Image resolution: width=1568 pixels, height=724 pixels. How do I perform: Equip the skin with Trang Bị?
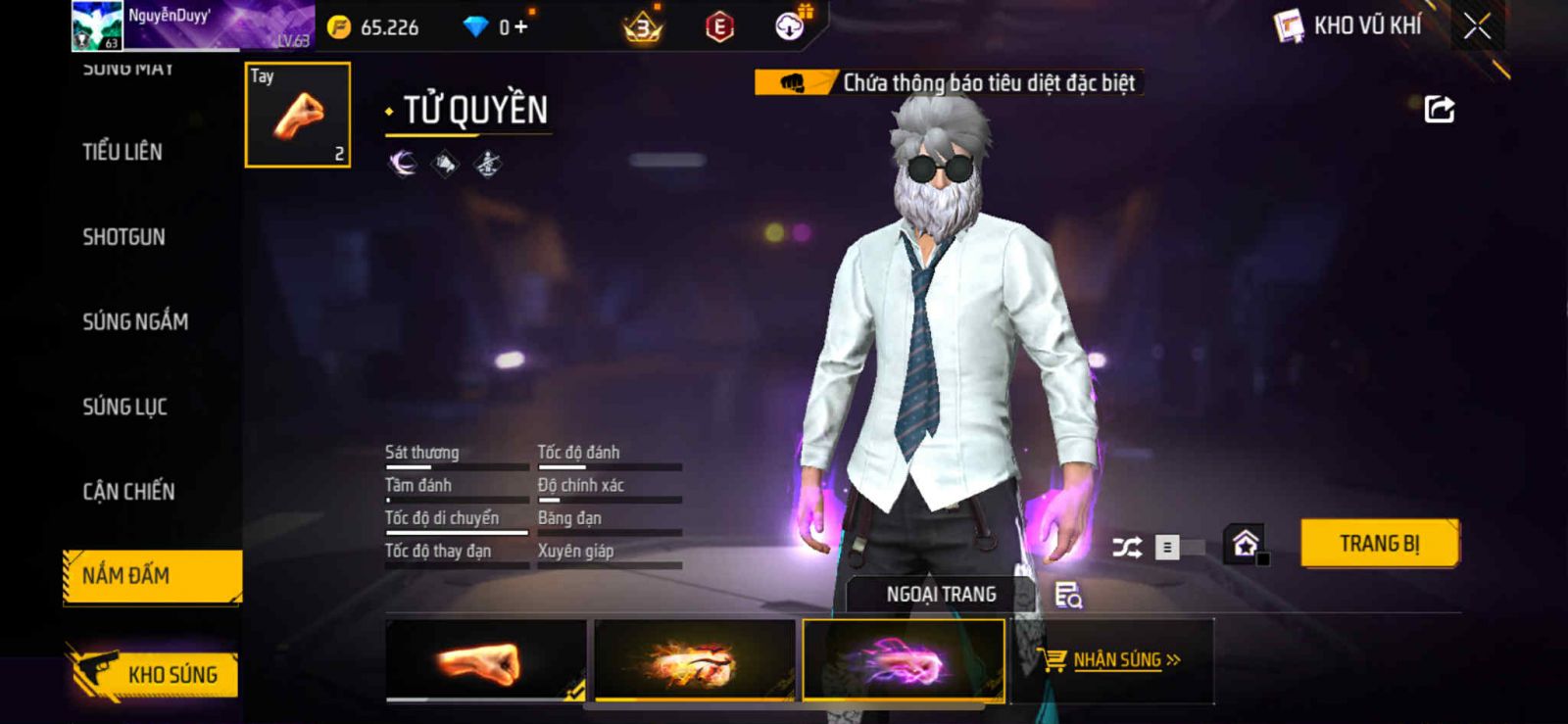coord(1379,543)
